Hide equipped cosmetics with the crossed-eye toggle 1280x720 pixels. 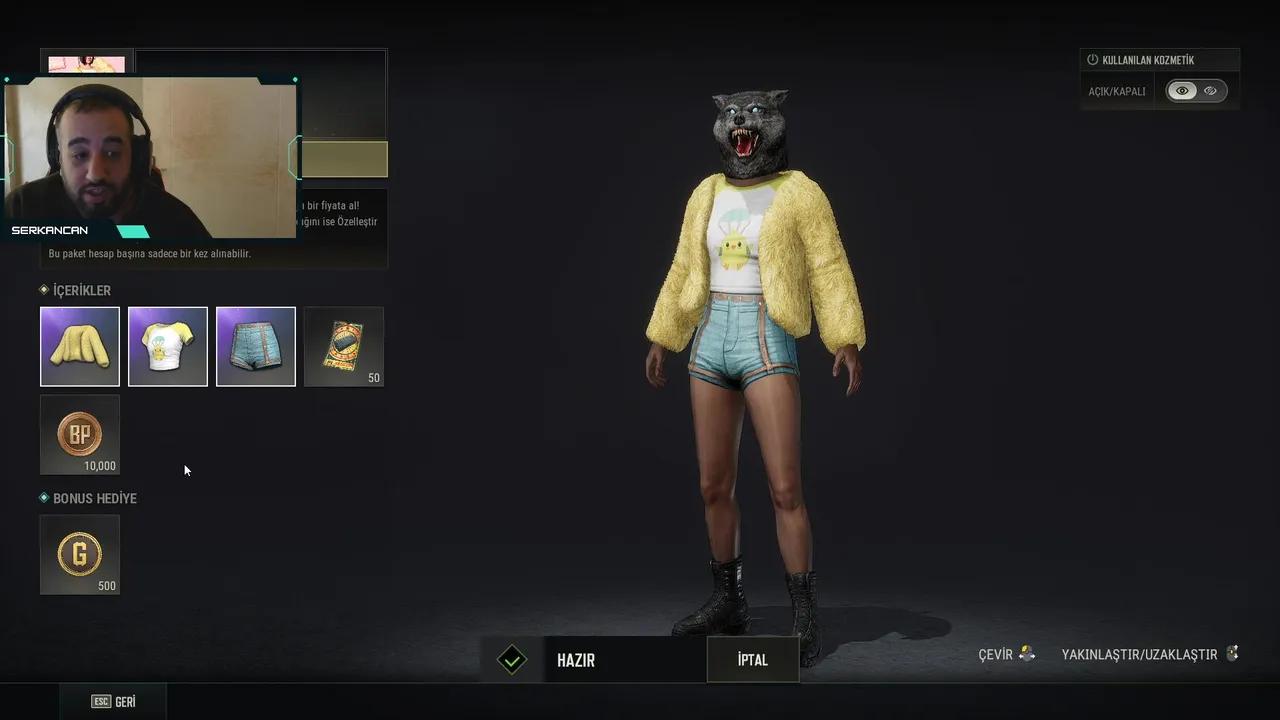pyautogui.click(x=1211, y=91)
